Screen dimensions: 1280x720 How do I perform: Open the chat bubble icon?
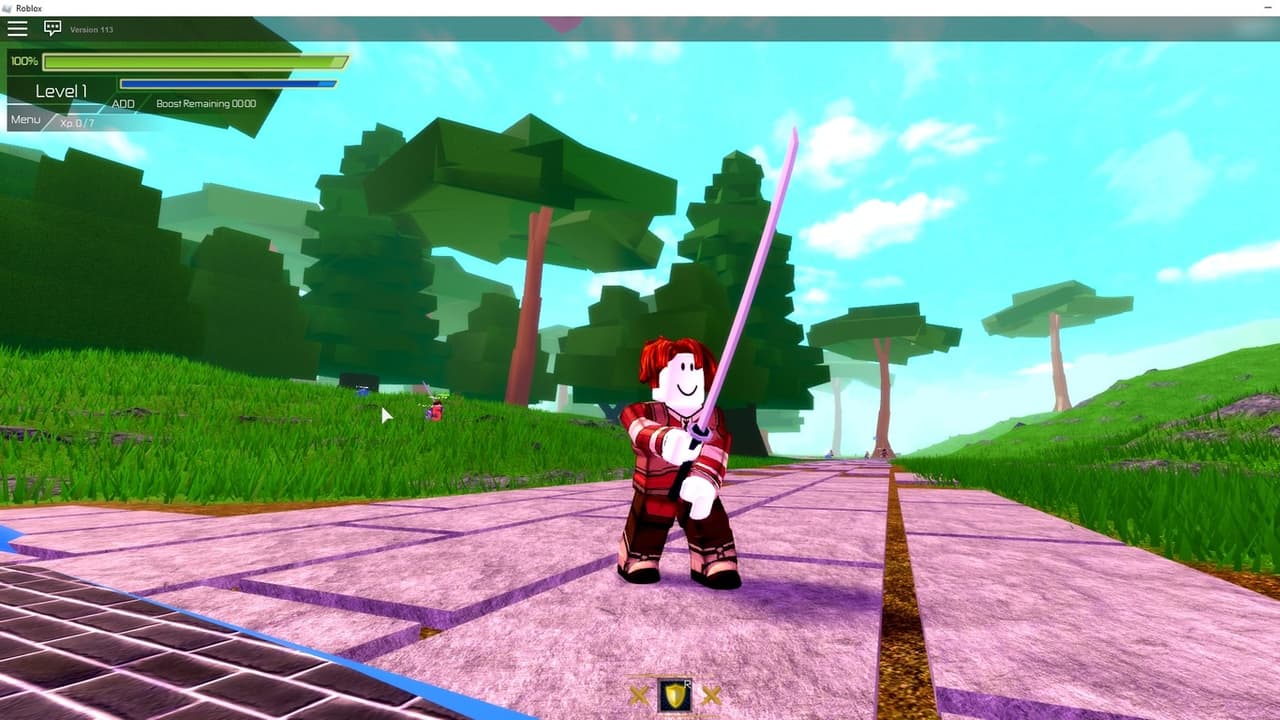pyautogui.click(x=50, y=29)
